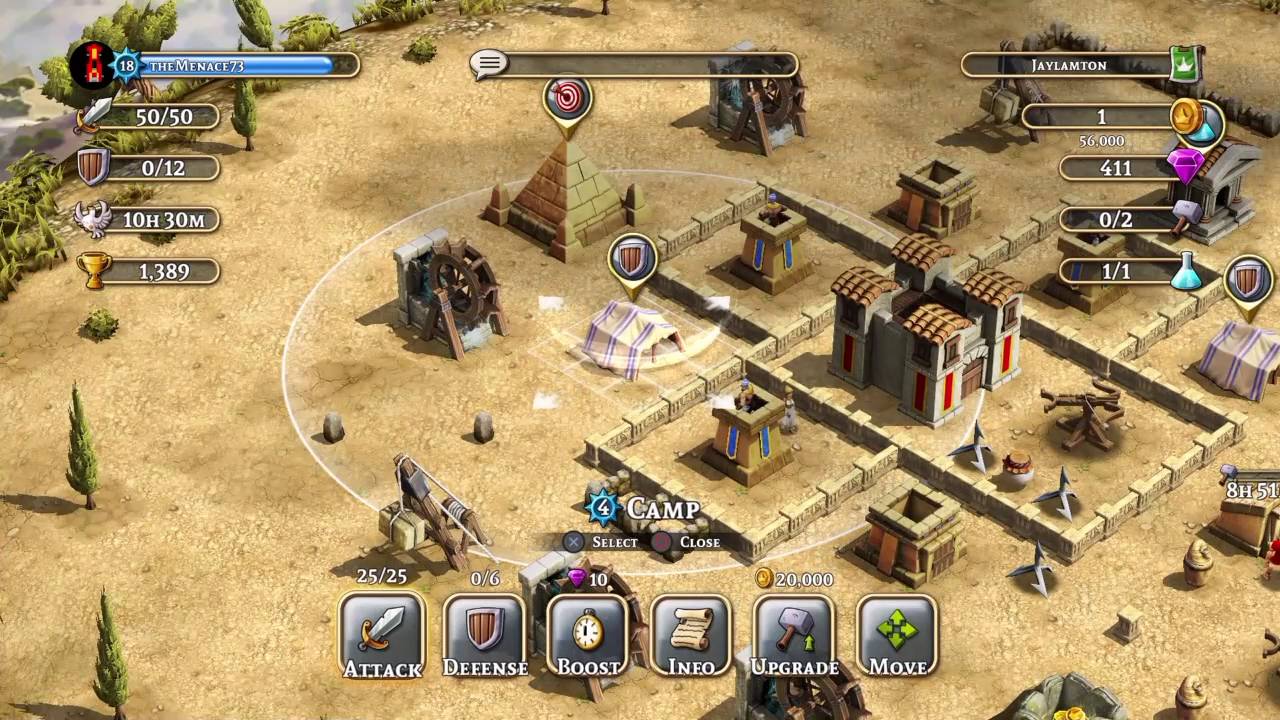Open the Jaylamton alliance banner
The width and height of the screenshot is (1280, 720).
coord(1080,65)
